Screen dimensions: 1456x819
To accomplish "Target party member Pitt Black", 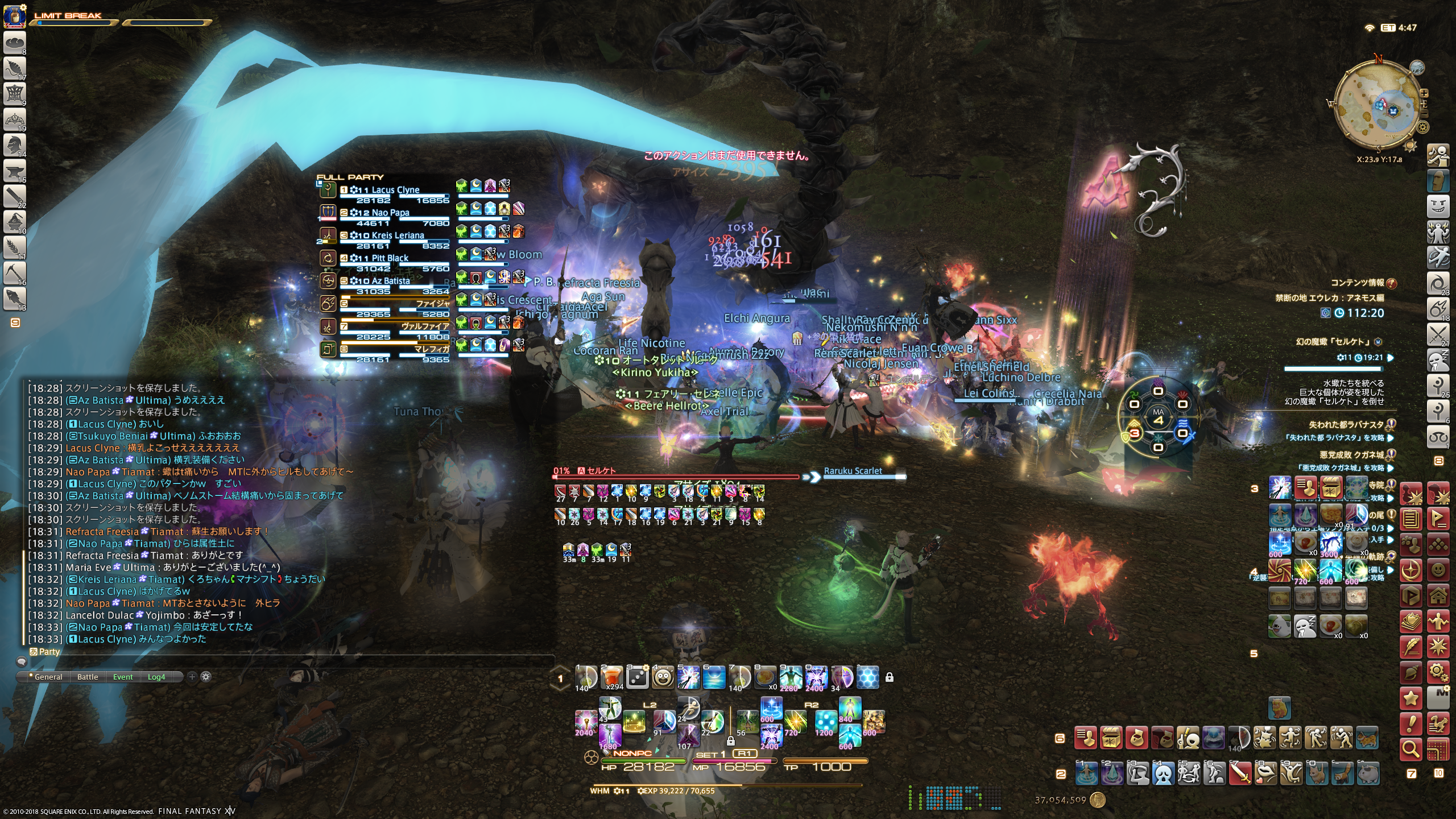I will 390,258.
